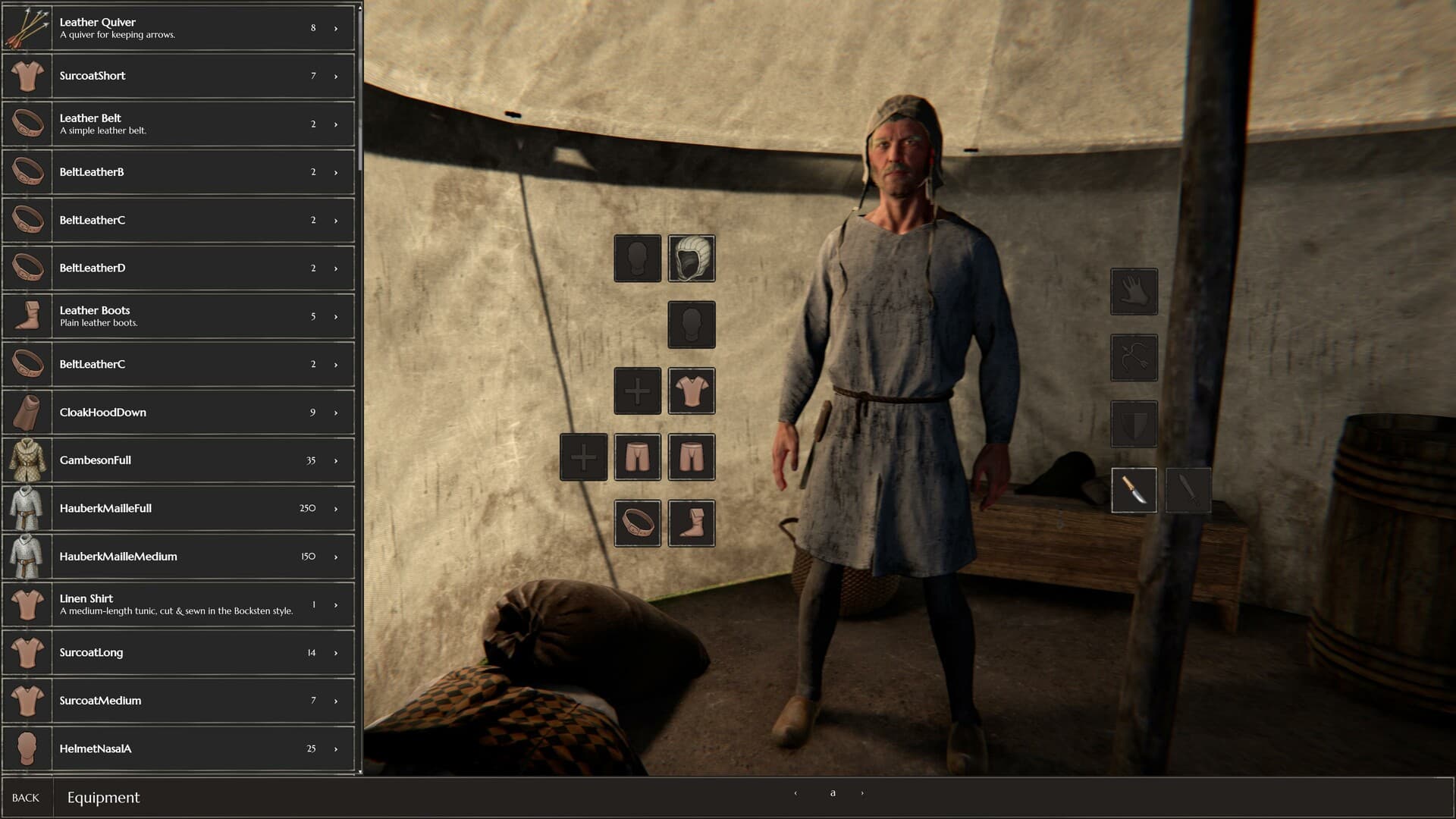Open the shield slot icon
The image size is (1456, 819).
[x=1134, y=424]
